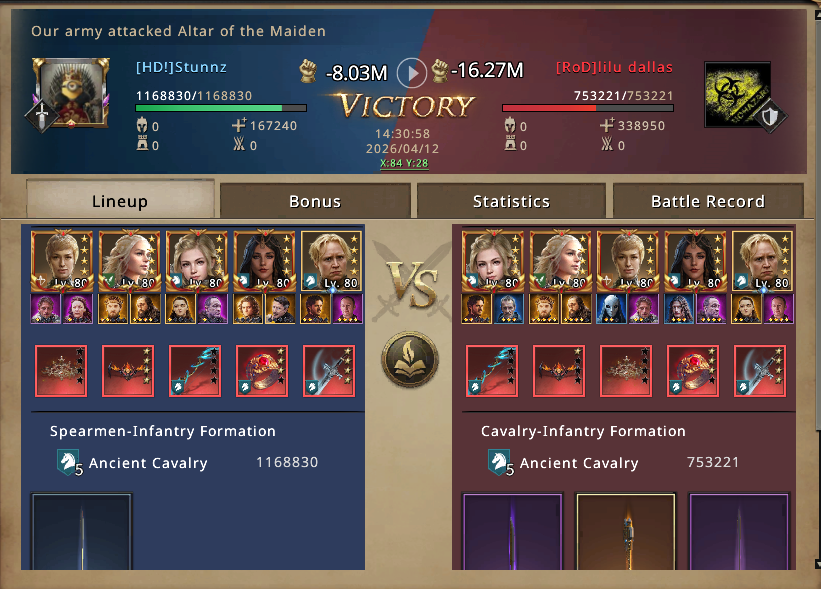Inspect the defender's Ancient Cavalry troop icon
Screen dimensions: 821x589
[499, 463]
